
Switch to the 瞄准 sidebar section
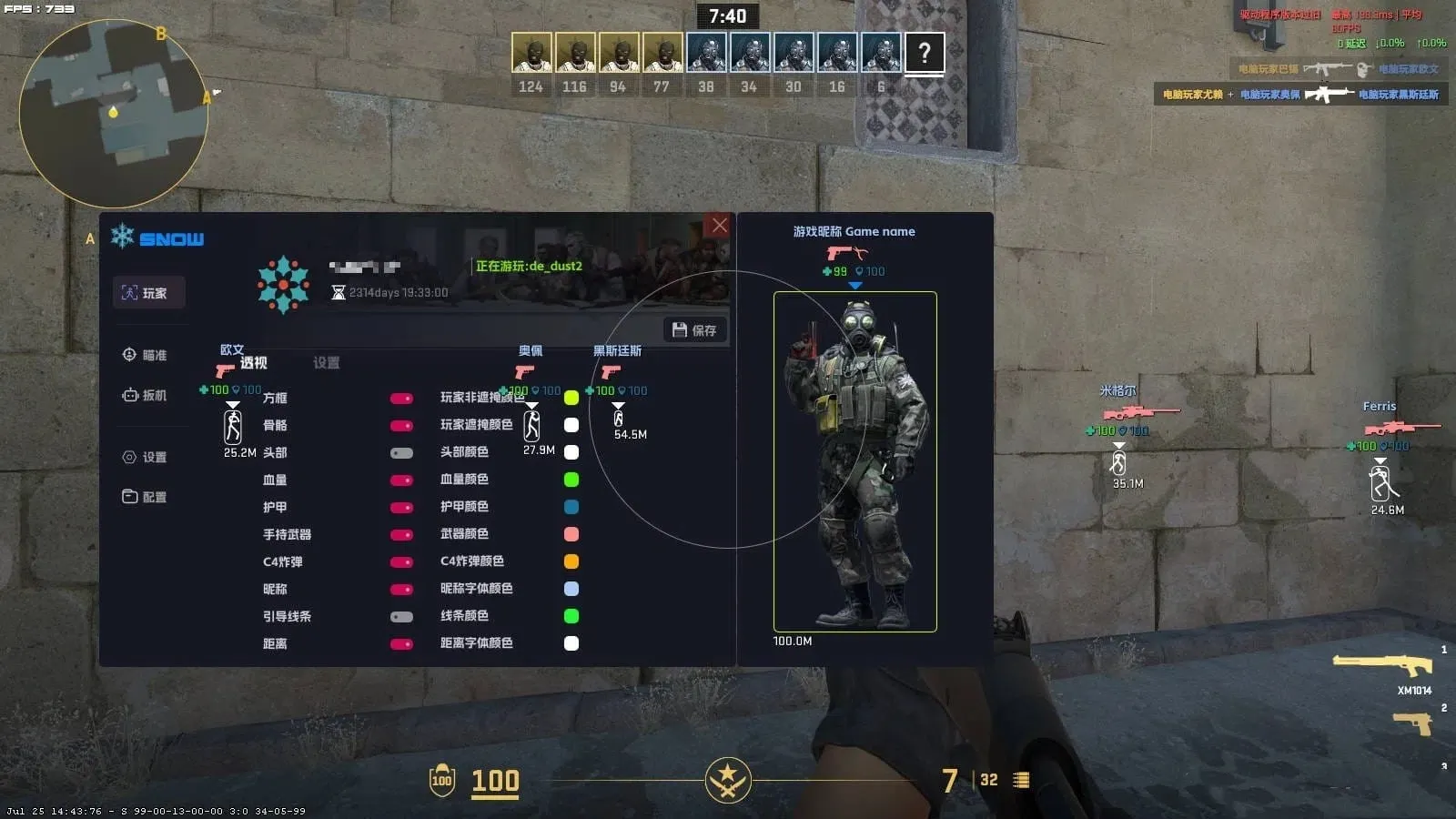146,355
